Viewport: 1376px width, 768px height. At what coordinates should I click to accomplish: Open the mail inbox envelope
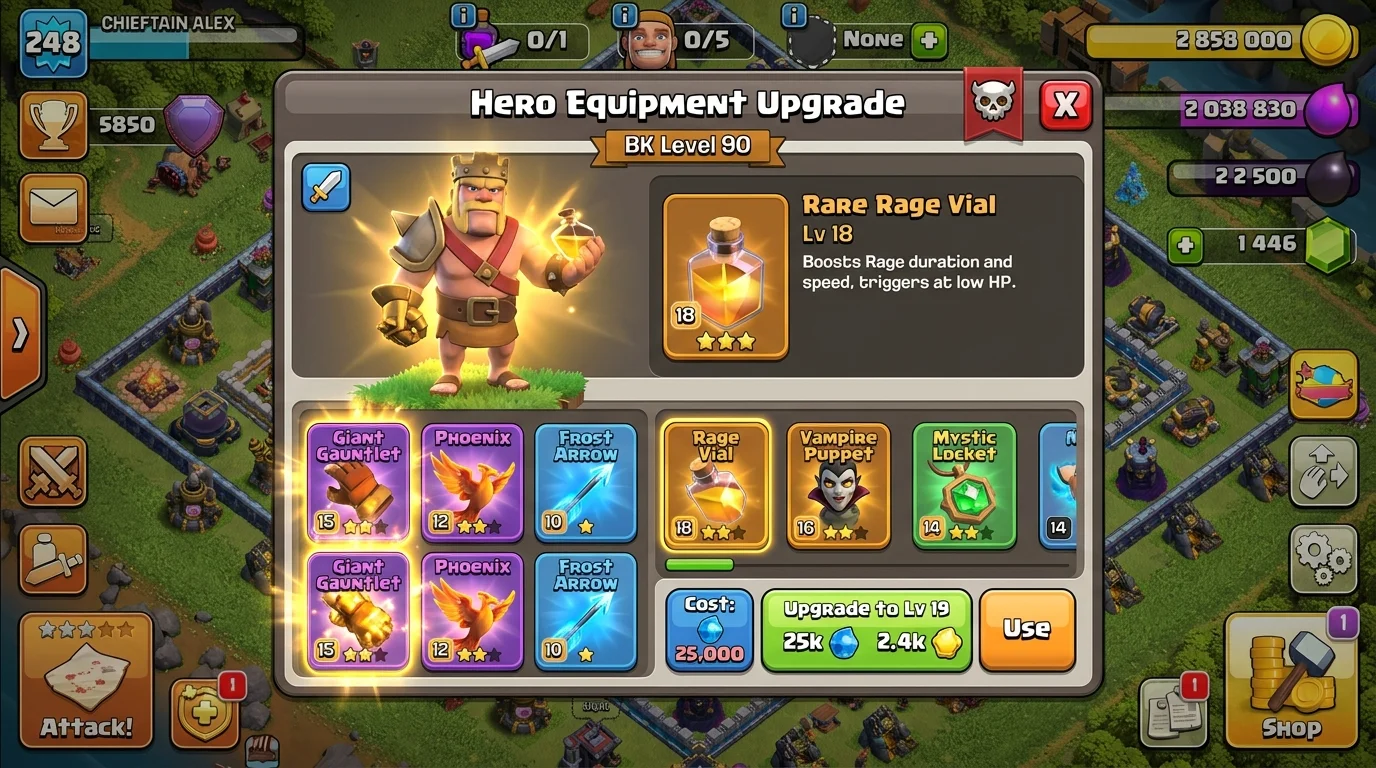pos(53,208)
